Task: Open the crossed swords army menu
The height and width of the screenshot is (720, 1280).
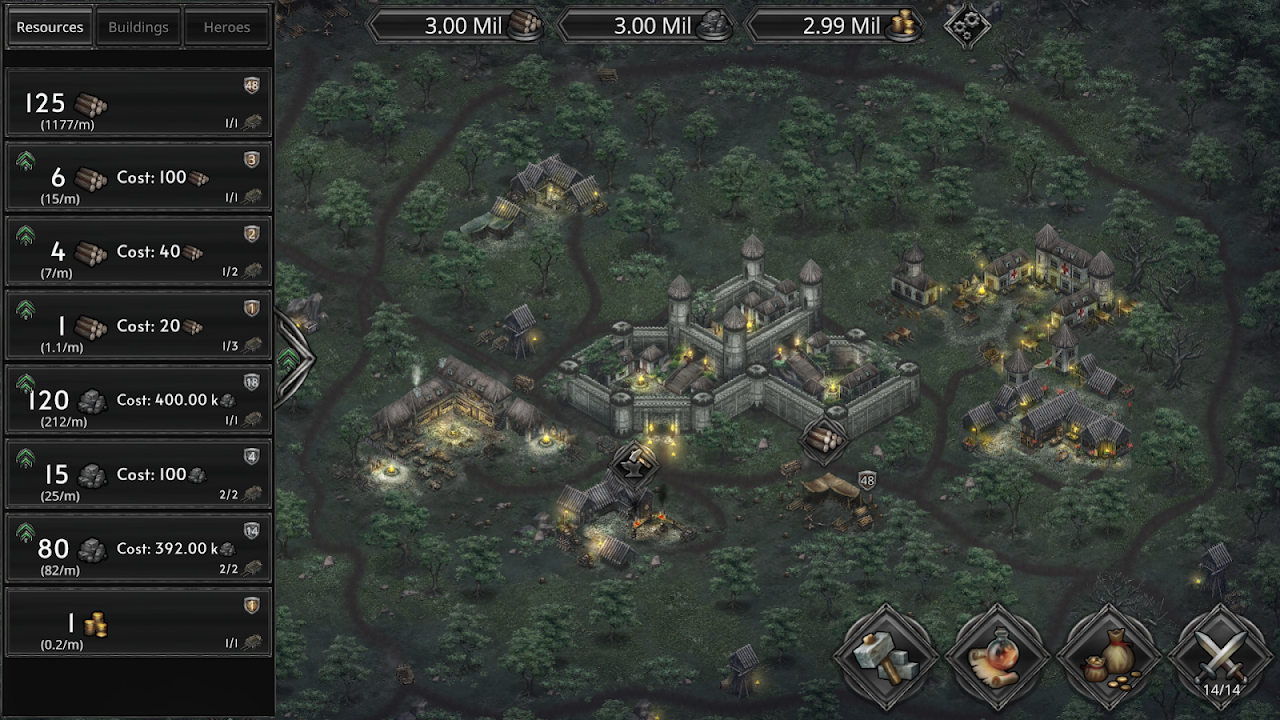Action: pos(1221,656)
